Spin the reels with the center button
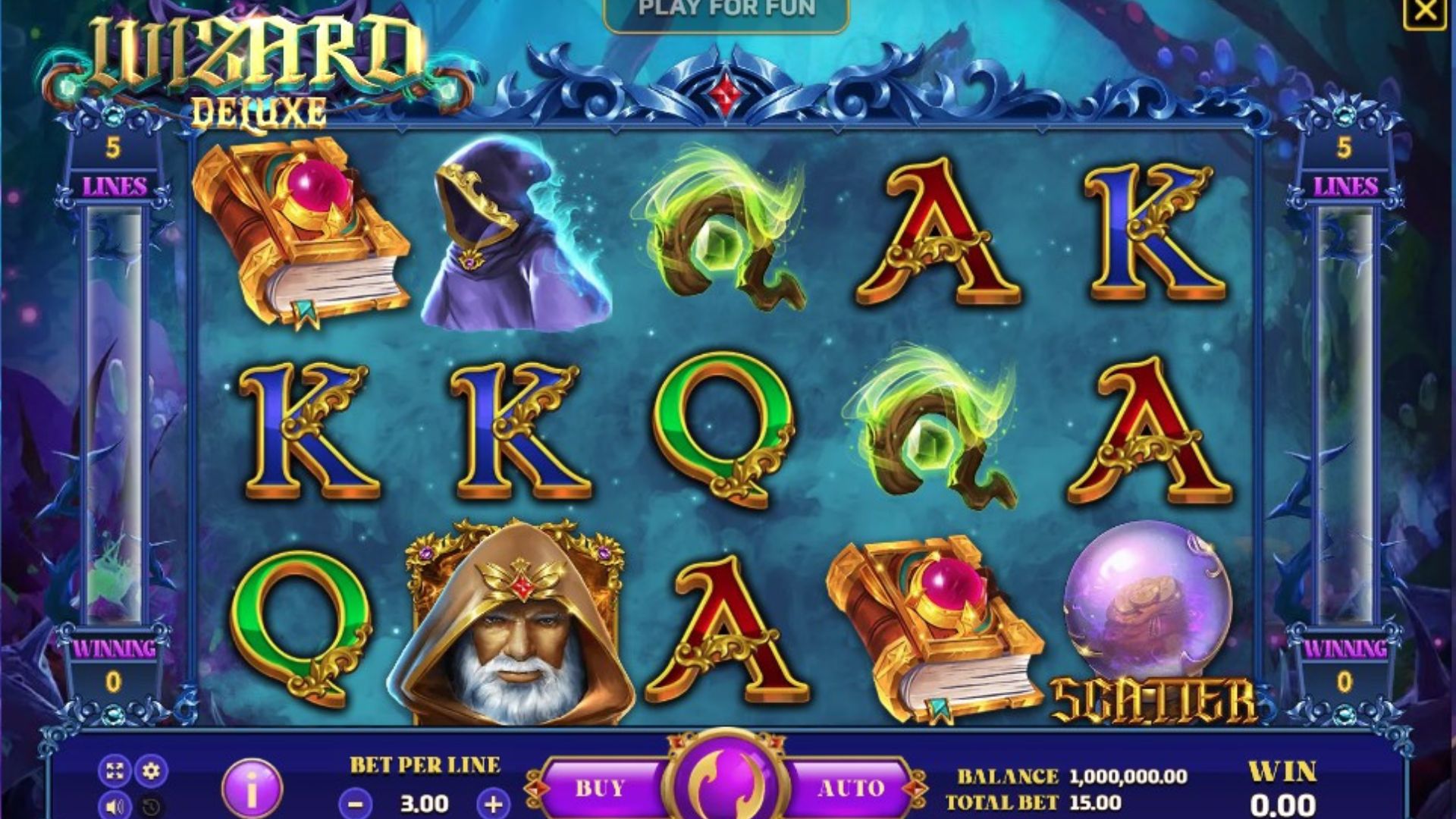Viewport: 1456px width, 819px height. click(x=726, y=781)
